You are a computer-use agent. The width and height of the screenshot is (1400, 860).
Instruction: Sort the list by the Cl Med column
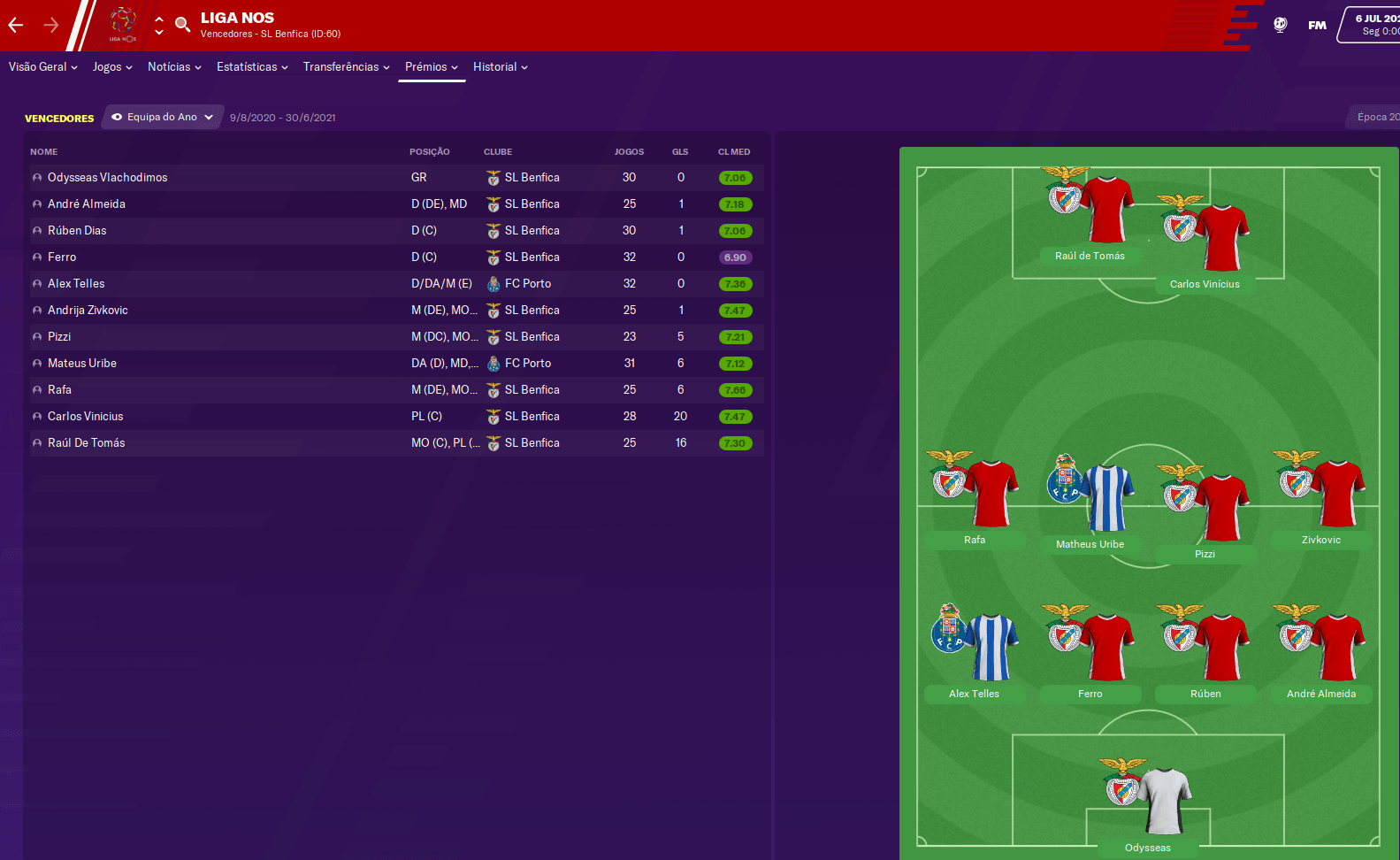pos(734,152)
